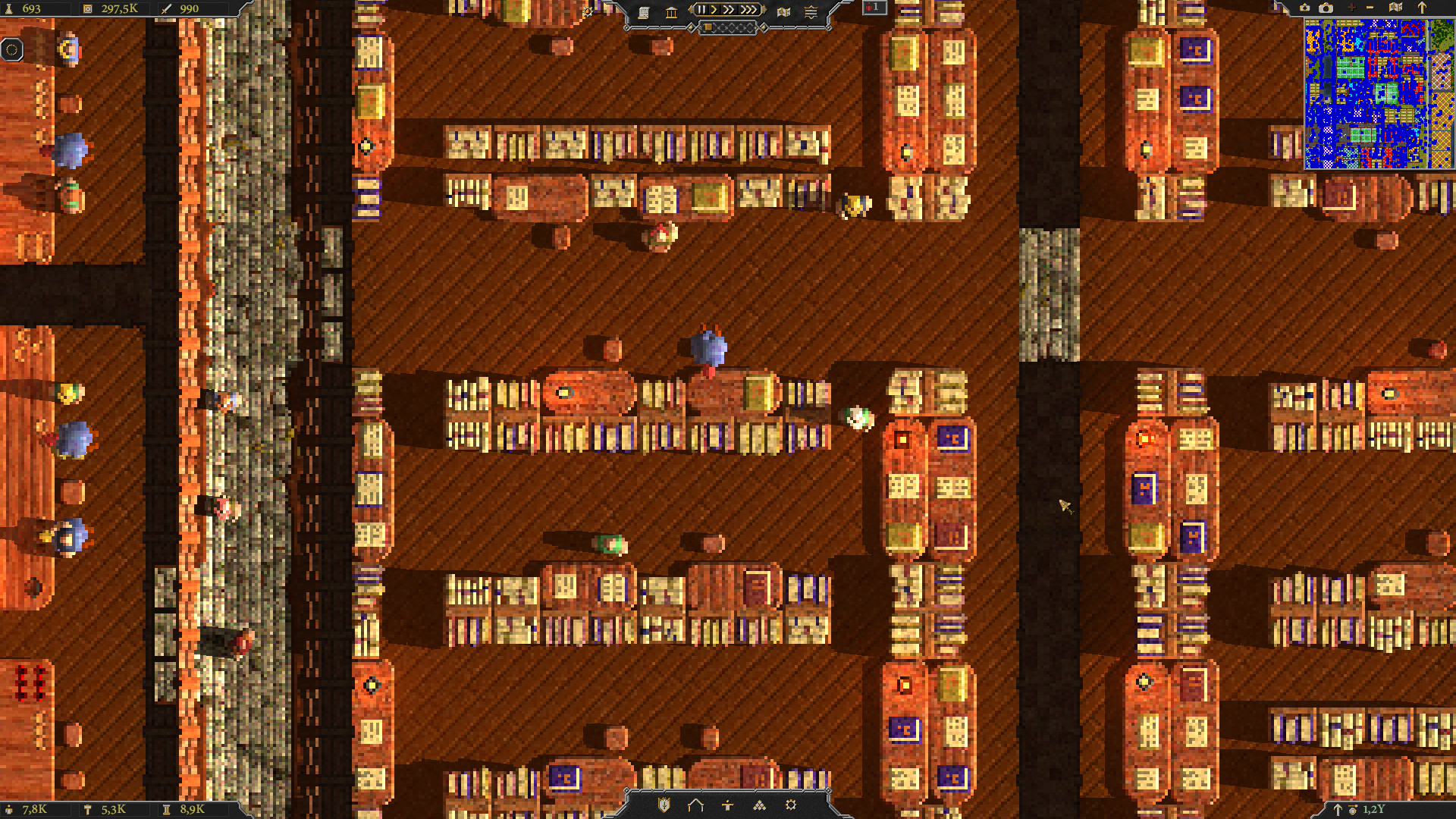Screen dimensions: 1456x819
Task: Open the treasury temple icon on the top bar
Action: point(672,11)
